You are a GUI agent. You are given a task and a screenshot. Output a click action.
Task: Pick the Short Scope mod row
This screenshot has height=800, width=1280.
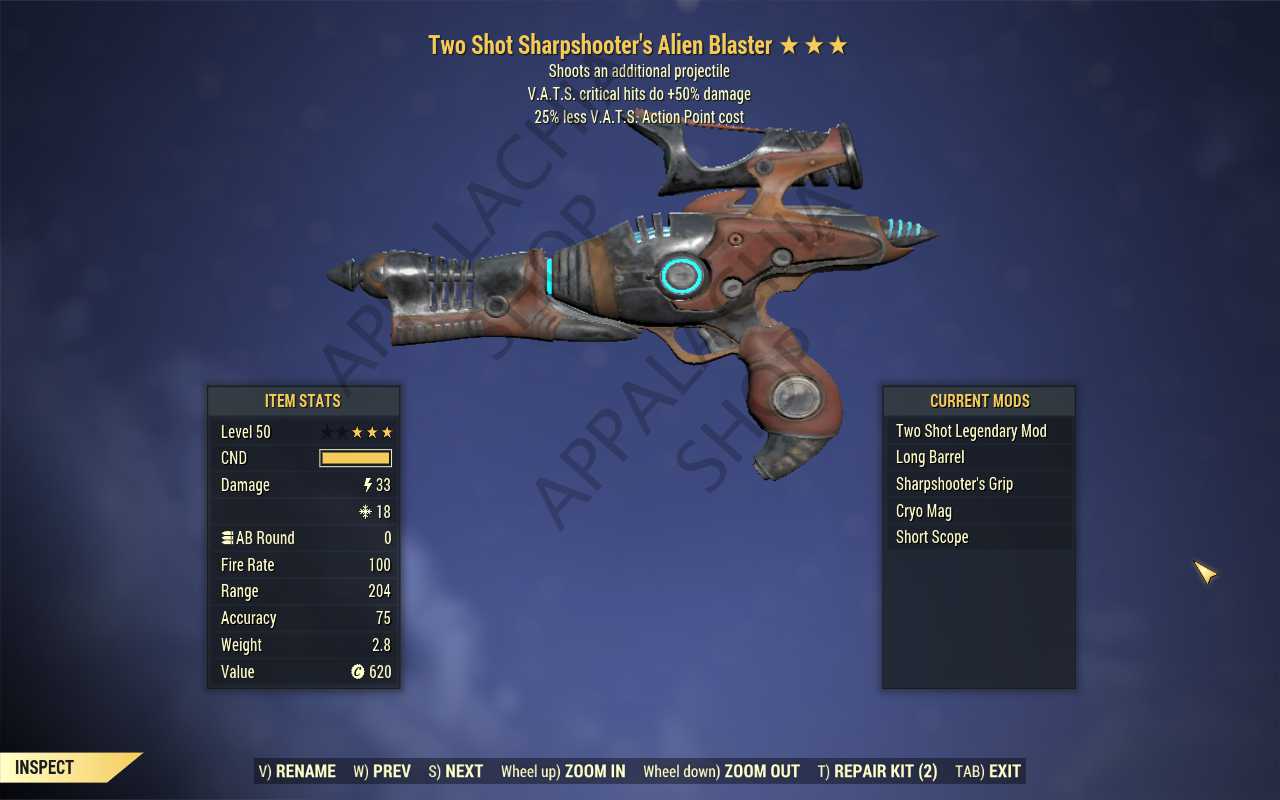[978, 537]
